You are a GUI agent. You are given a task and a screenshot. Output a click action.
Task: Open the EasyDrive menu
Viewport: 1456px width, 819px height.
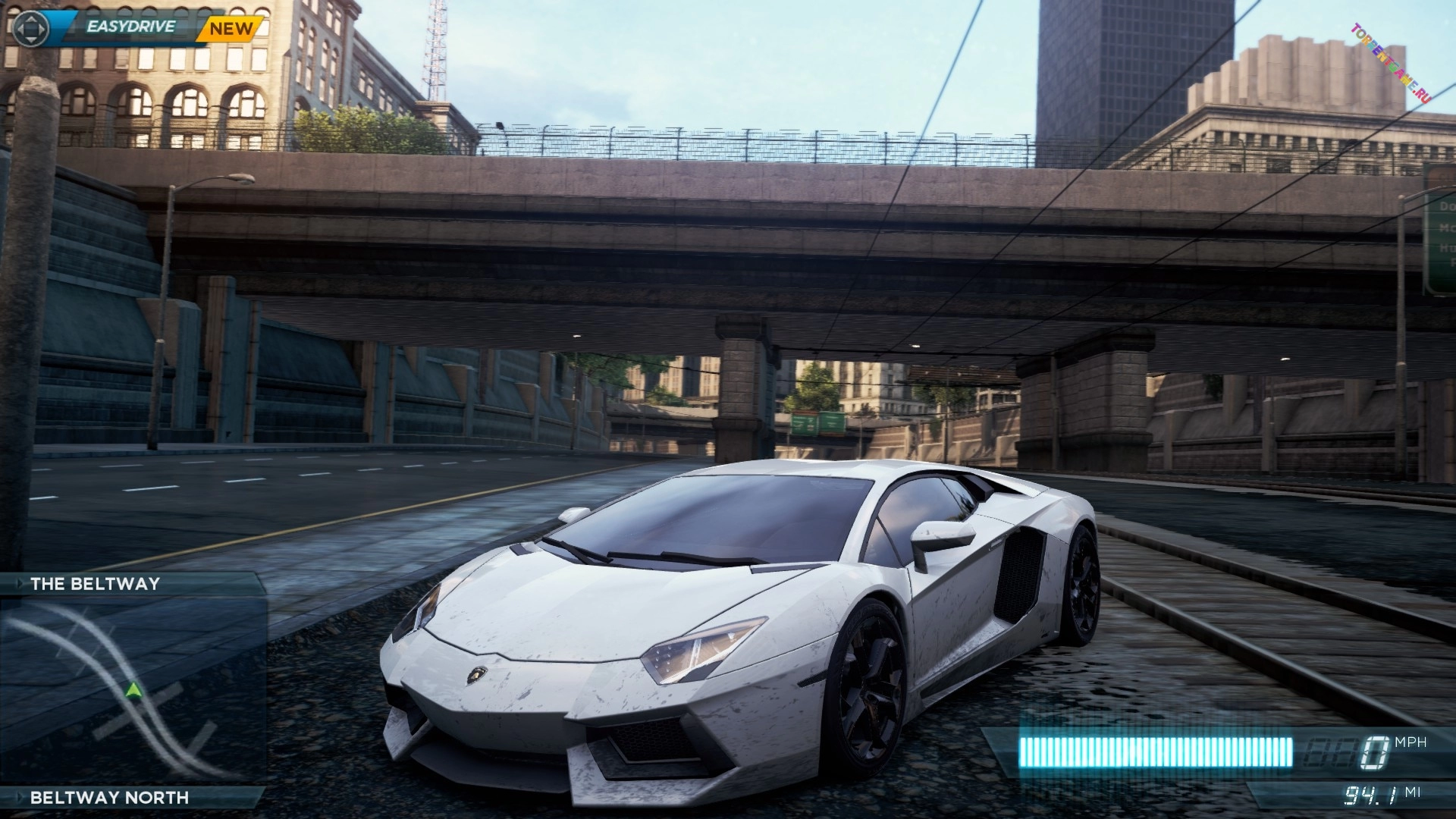tap(130, 27)
